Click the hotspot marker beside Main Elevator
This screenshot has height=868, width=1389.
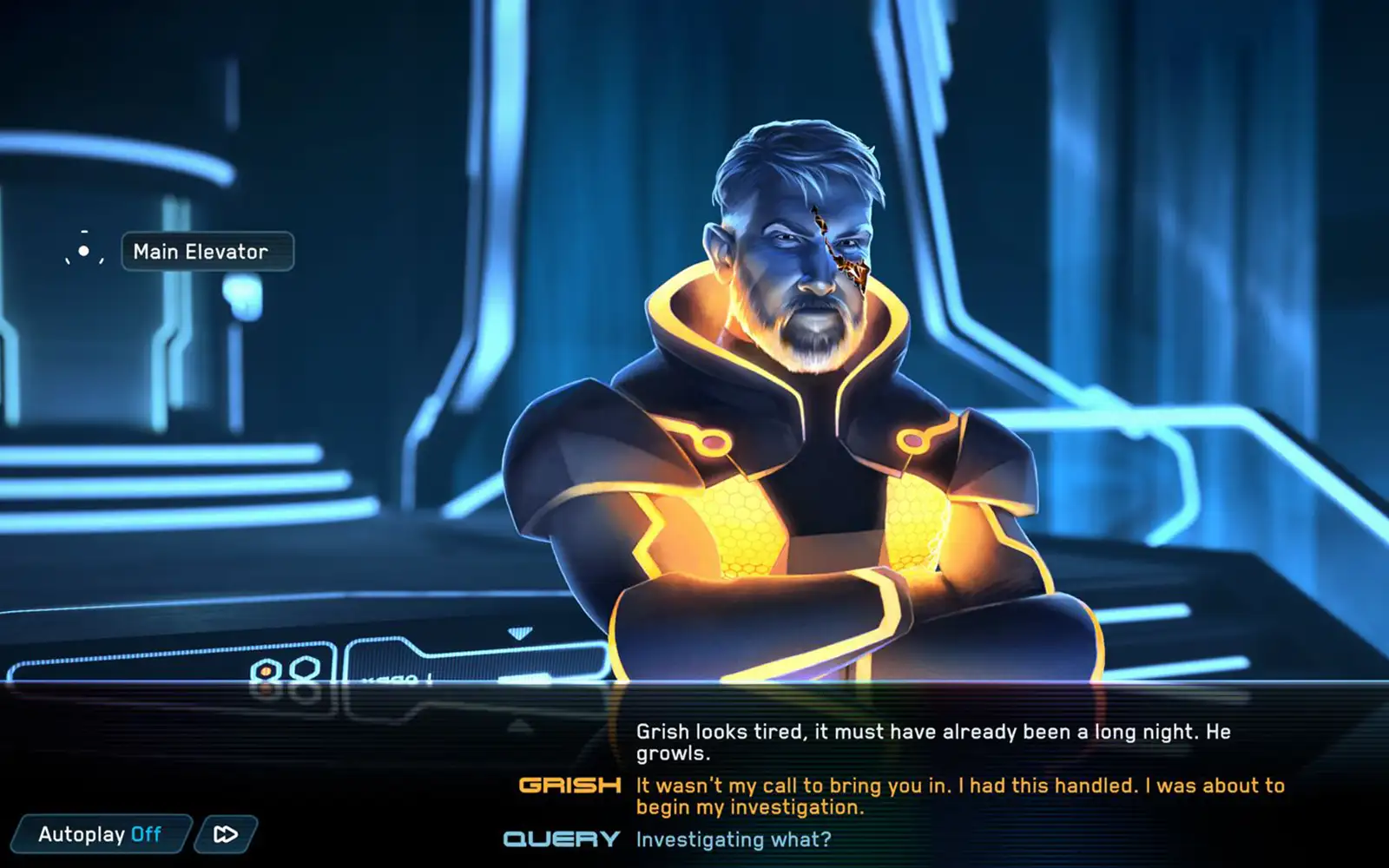coord(83,251)
